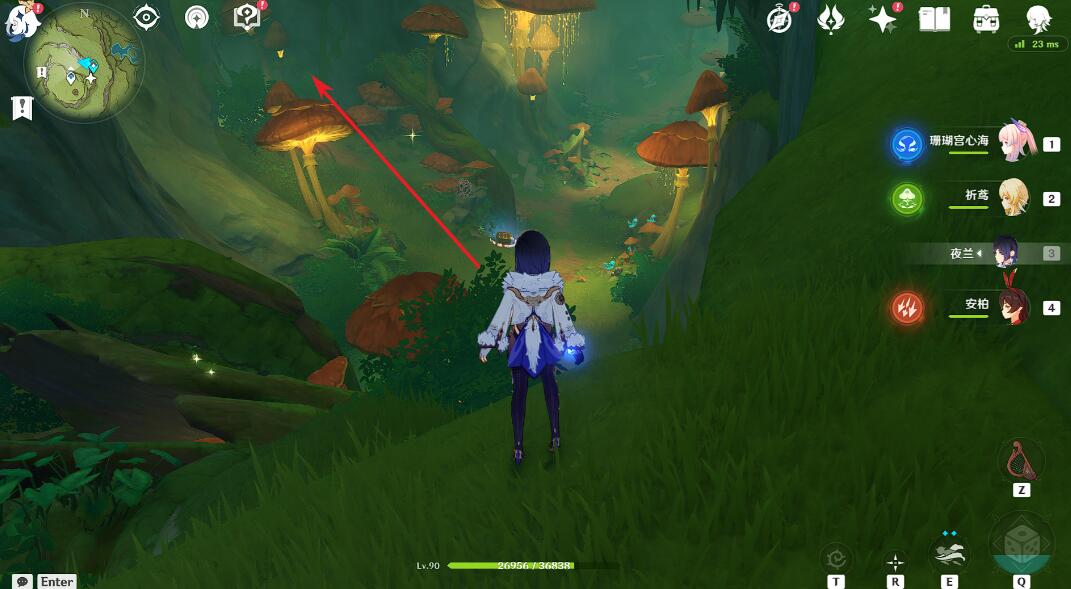Activate the dice elemental burst
Image resolution: width=1071 pixels, height=589 pixels.
1021,546
